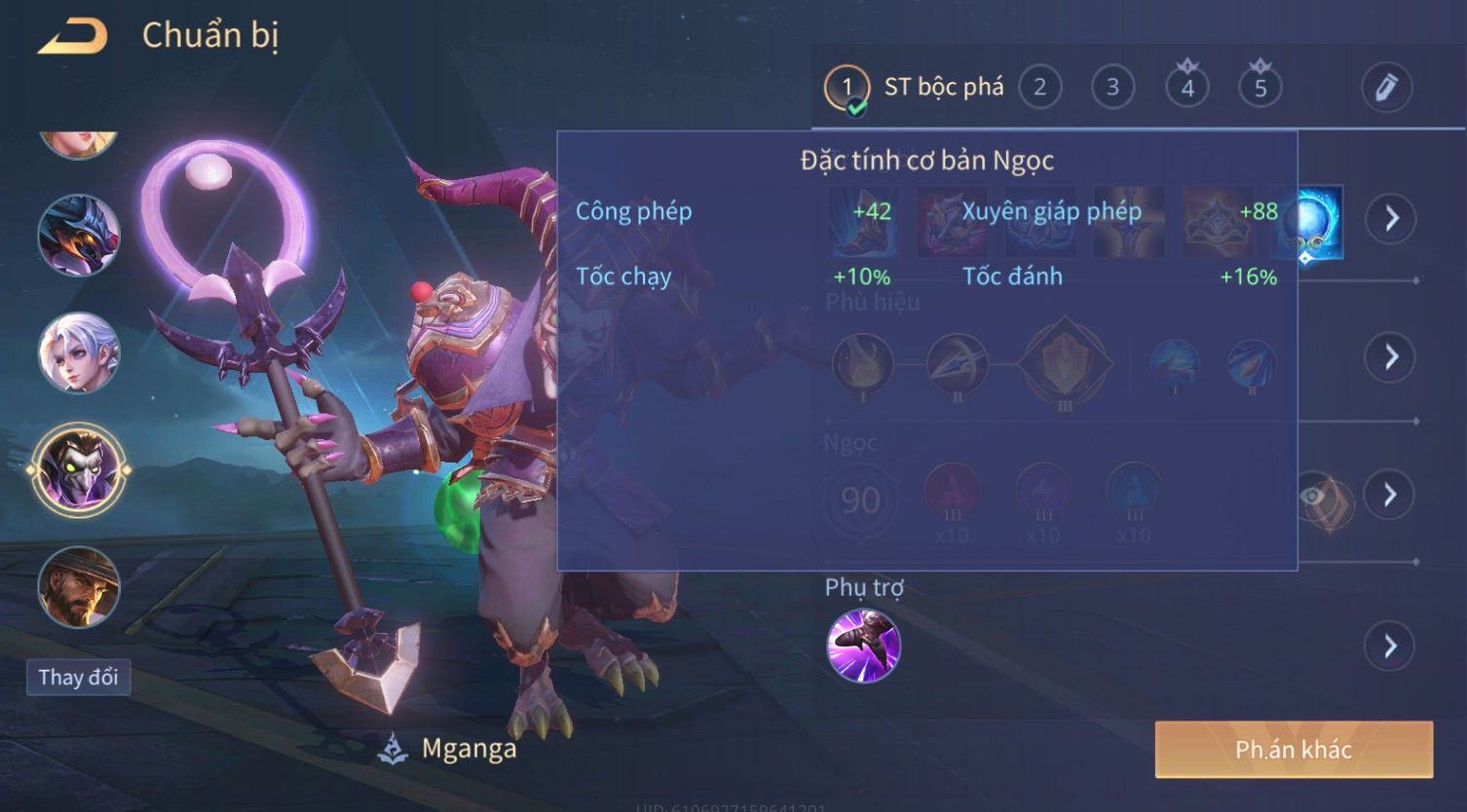The width and height of the screenshot is (1467, 812).
Task: Switch to build preset 5
Action: [x=1260, y=88]
